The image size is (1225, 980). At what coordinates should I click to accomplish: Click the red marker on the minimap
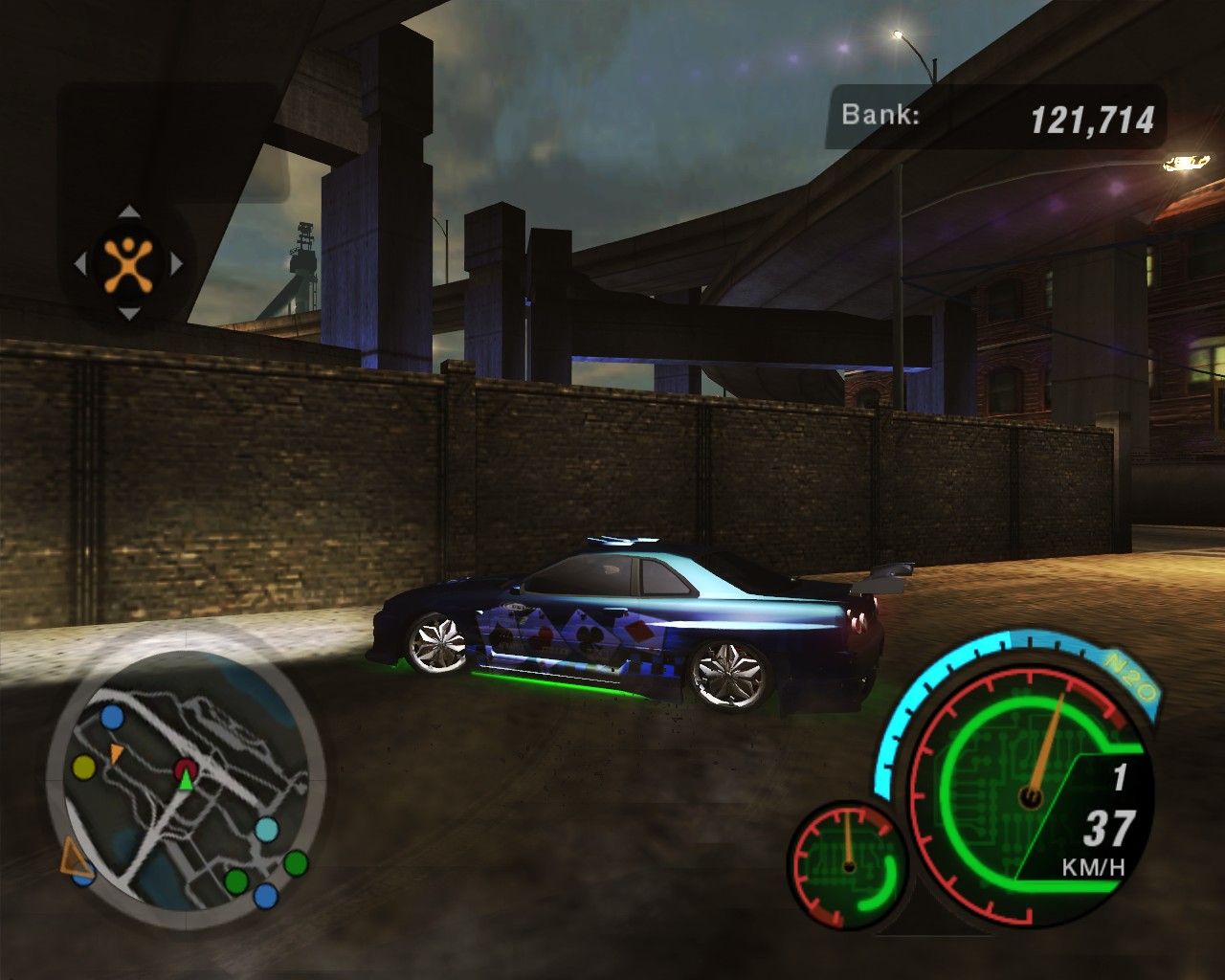tap(186, 768)
